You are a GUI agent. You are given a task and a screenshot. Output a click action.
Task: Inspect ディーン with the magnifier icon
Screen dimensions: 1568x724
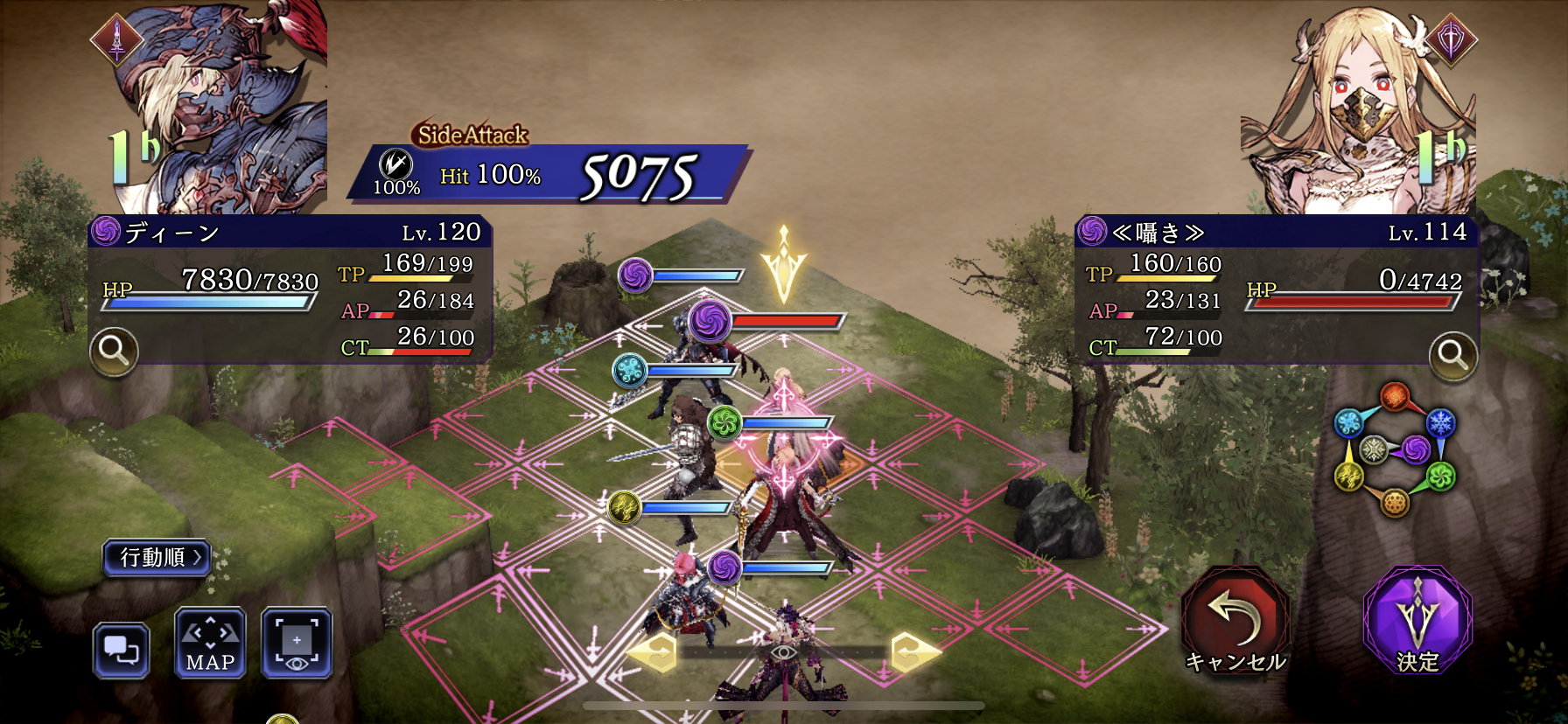114,351
